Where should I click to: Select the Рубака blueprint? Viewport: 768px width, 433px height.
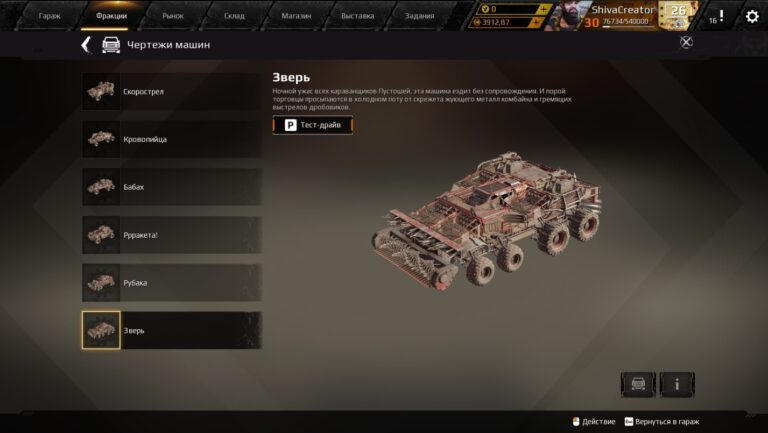pyautogui.click(x=171, y=283)
